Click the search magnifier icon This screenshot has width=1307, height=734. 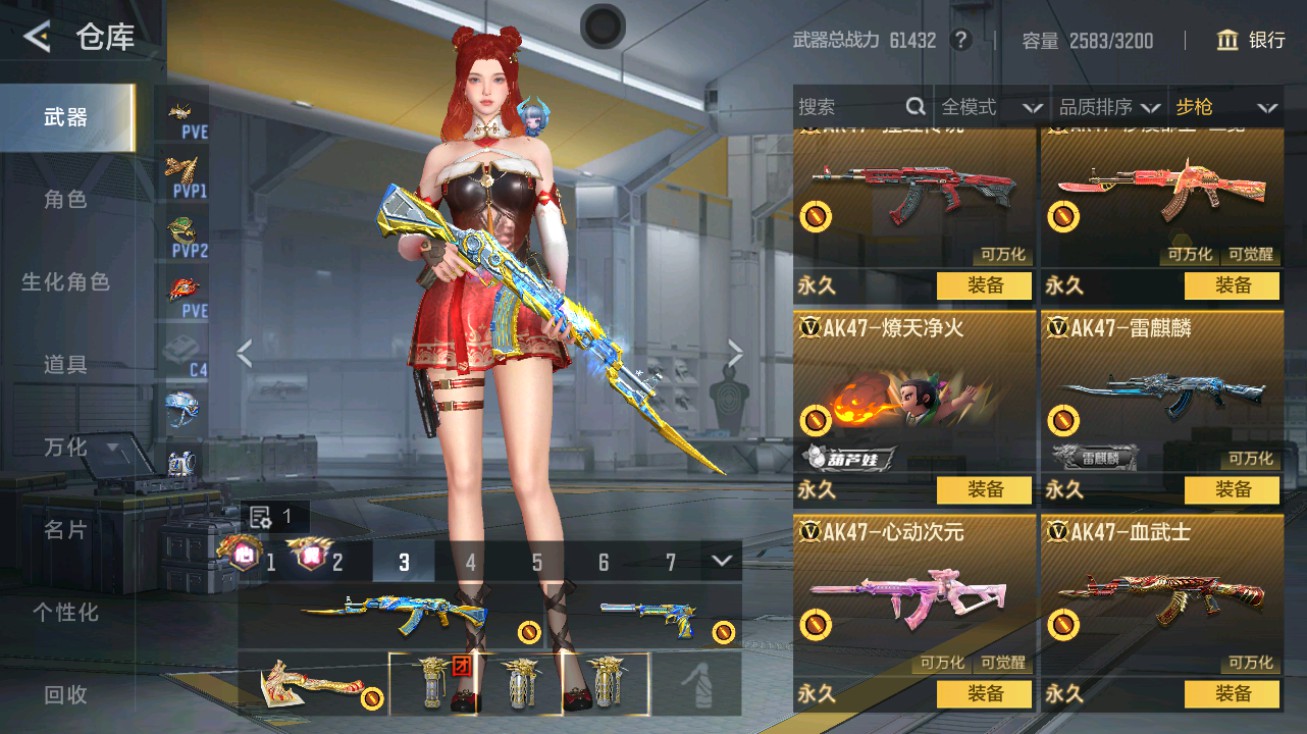916,107
